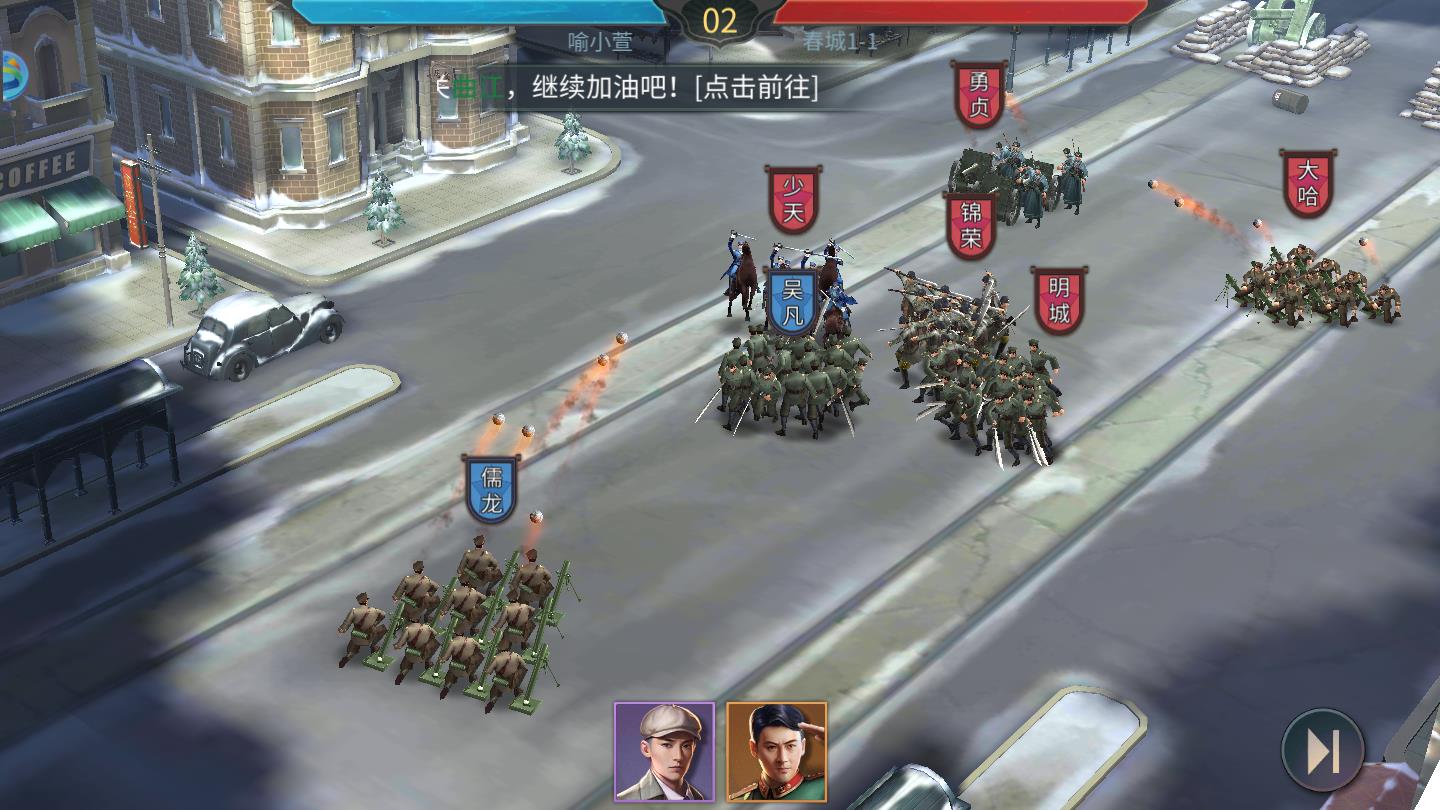Viewport: 1440px width, 810px height.
Task: Click the stage 02 emblem at top
Action: pyautogui.click(x=719, y=20)
